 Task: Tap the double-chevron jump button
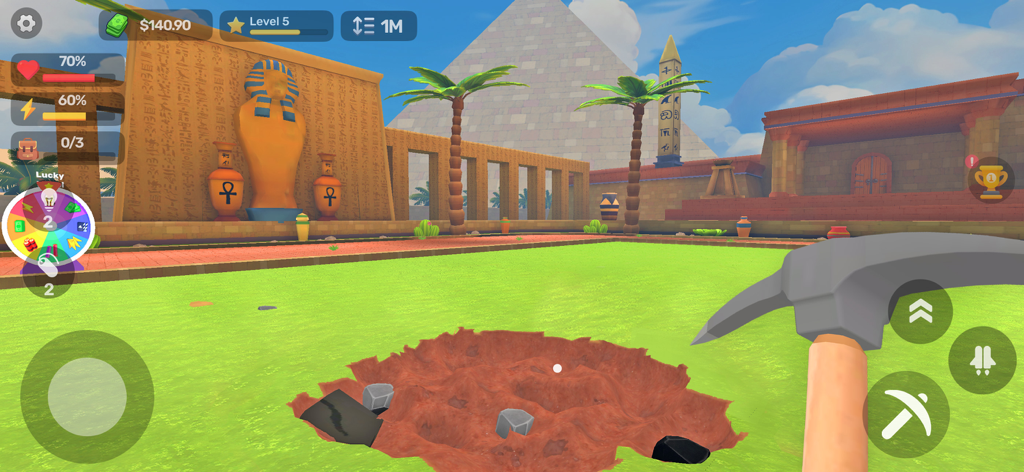tap(920, 311)
